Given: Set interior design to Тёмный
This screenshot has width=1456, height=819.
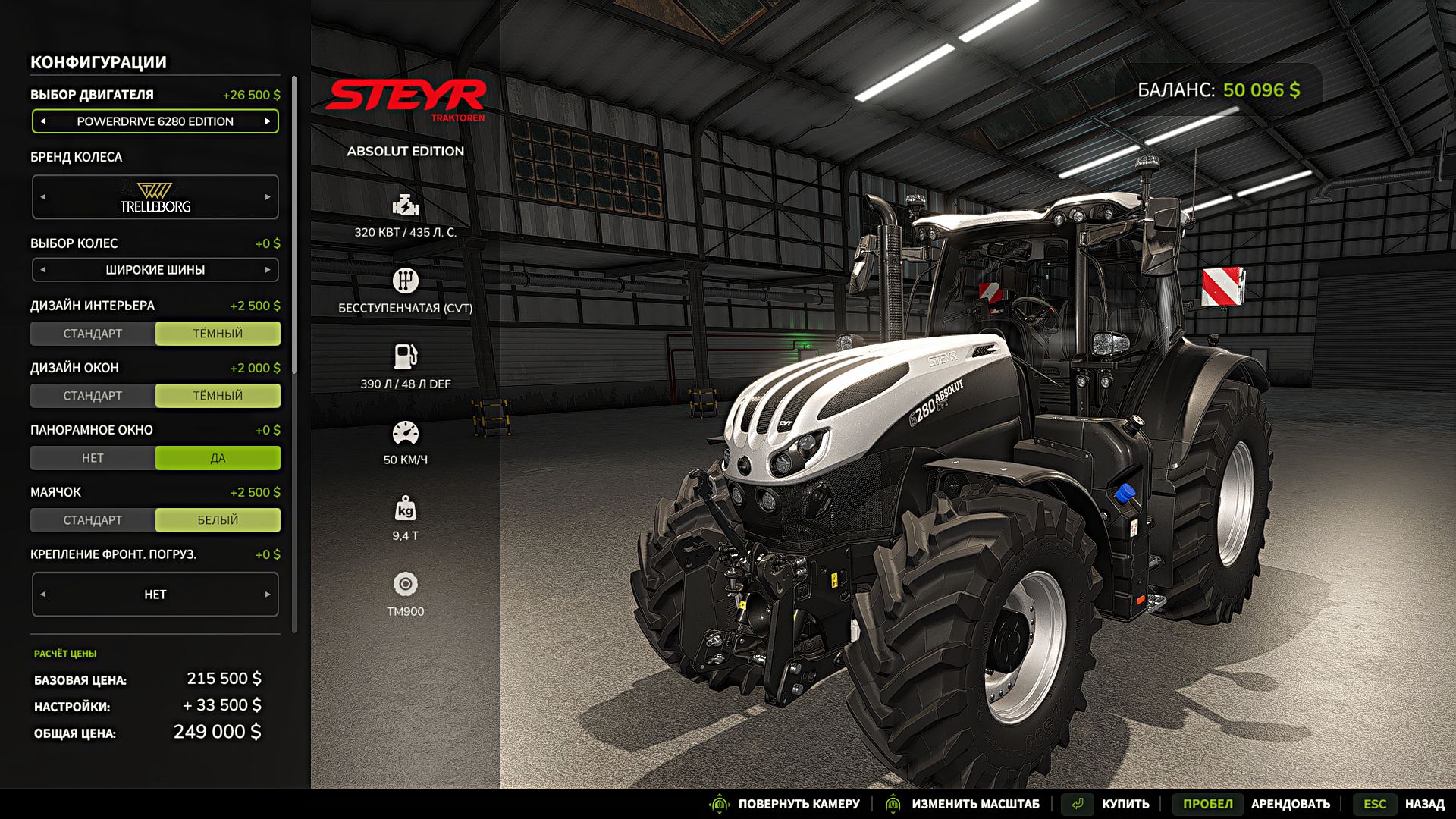Looking at the screenshot, I should (218, 334).
